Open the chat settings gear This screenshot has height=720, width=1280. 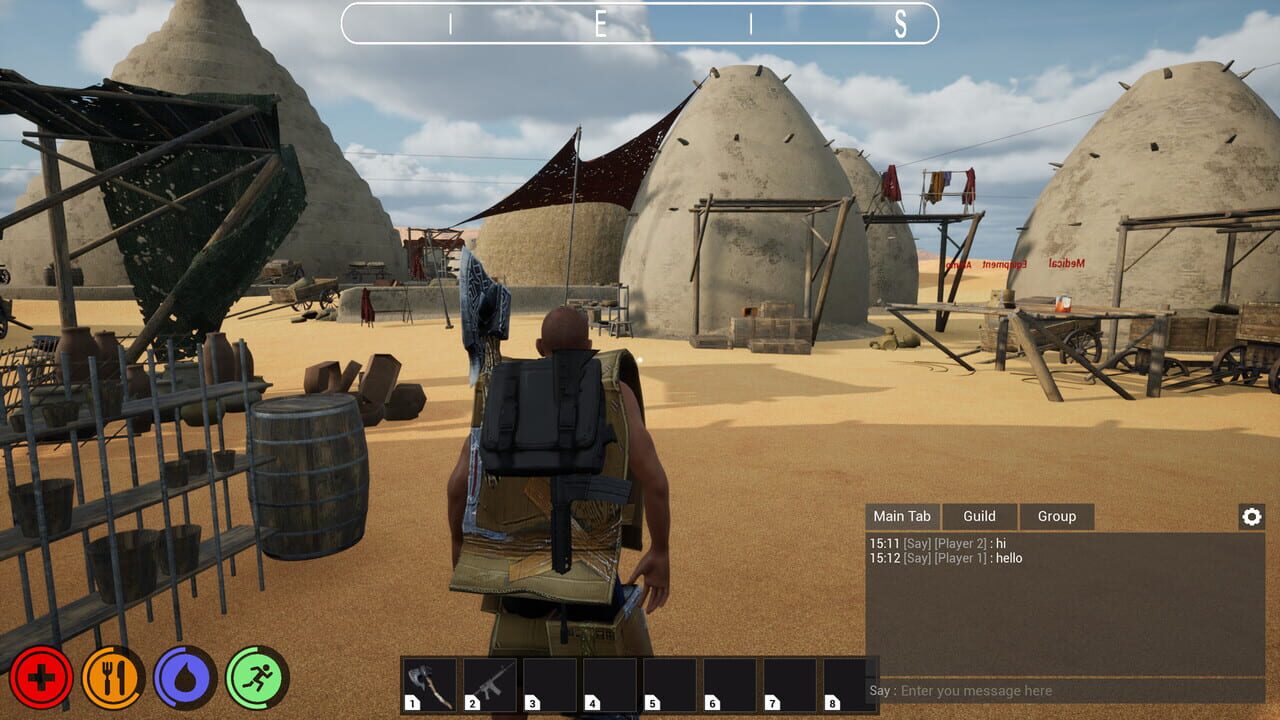coord(1251,516)
